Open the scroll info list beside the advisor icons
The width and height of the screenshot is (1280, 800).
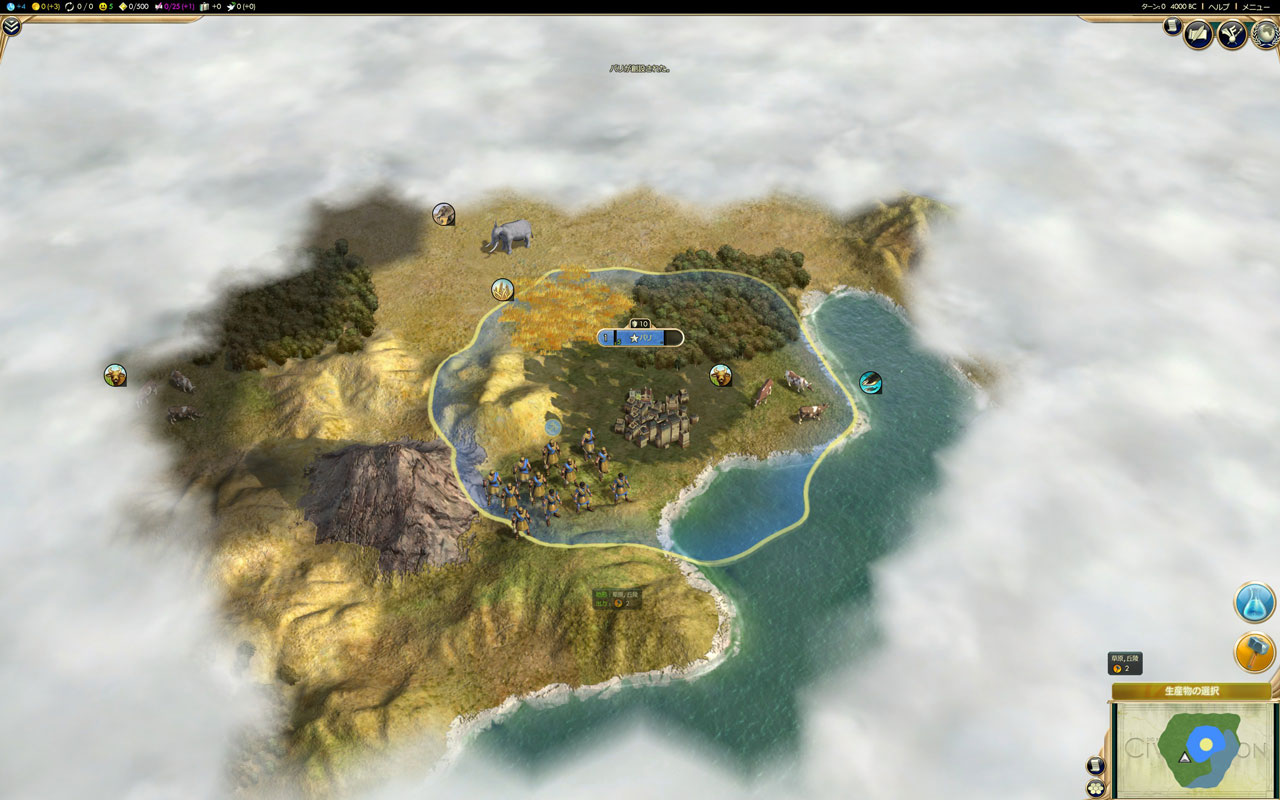1172,27
